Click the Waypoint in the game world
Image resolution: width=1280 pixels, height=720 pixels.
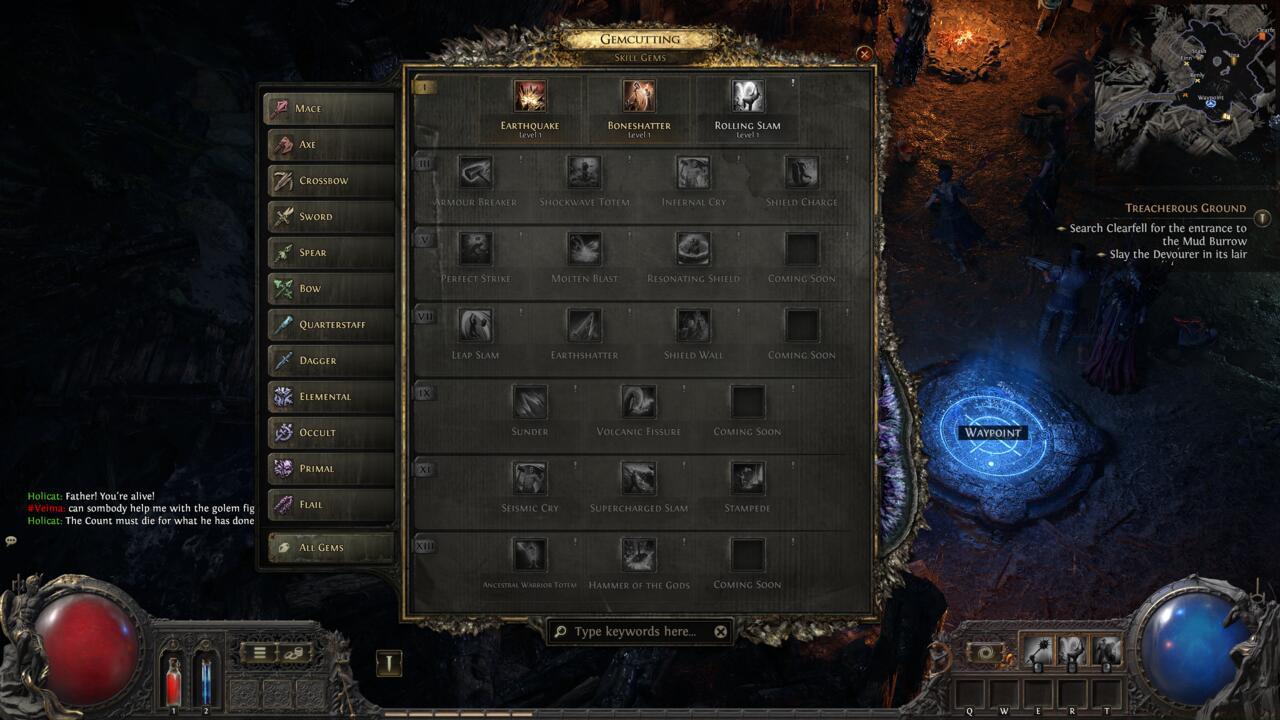point(994,433)
